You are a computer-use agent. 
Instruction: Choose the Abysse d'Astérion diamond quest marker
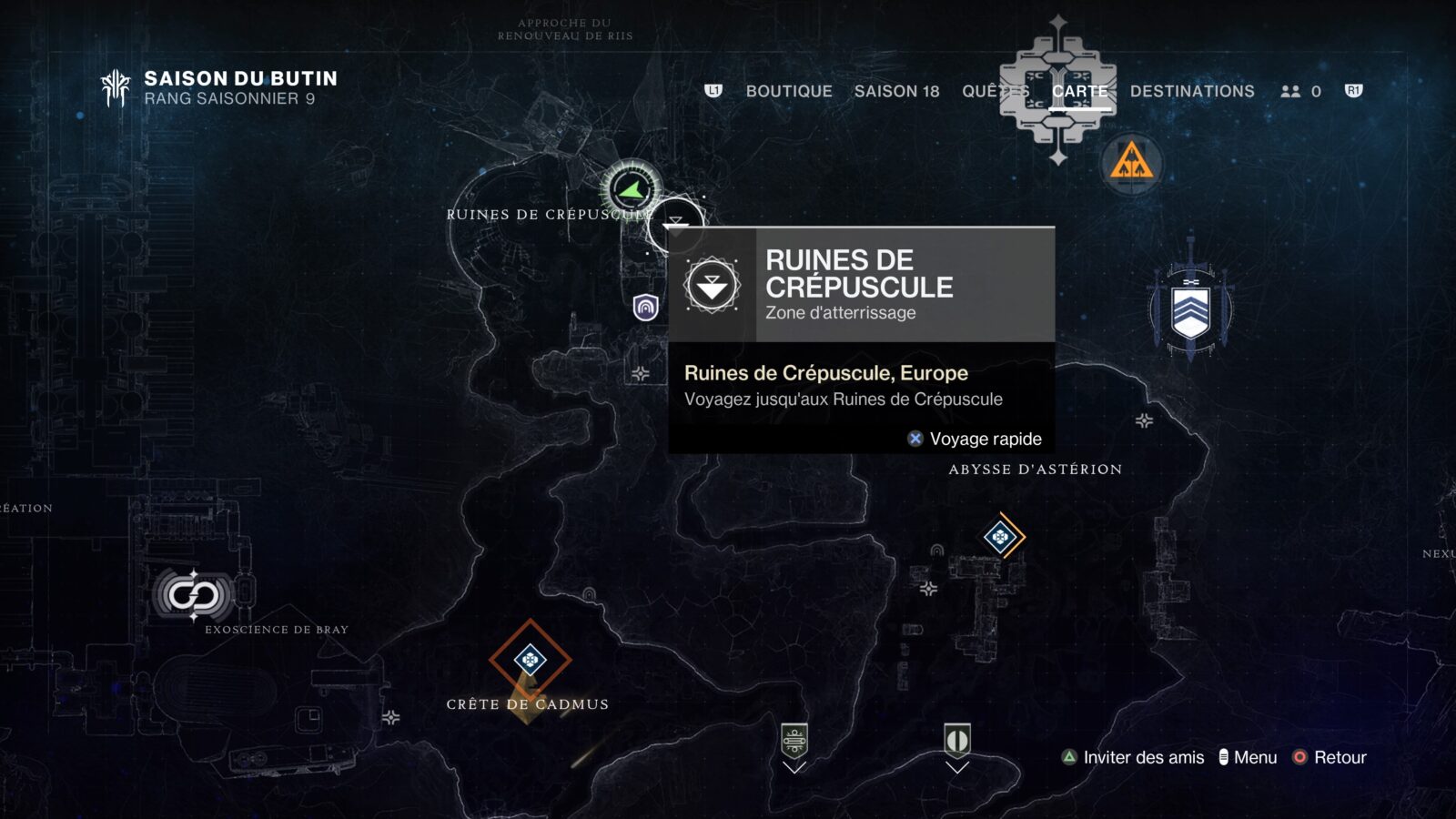[x=1001, y=537]
